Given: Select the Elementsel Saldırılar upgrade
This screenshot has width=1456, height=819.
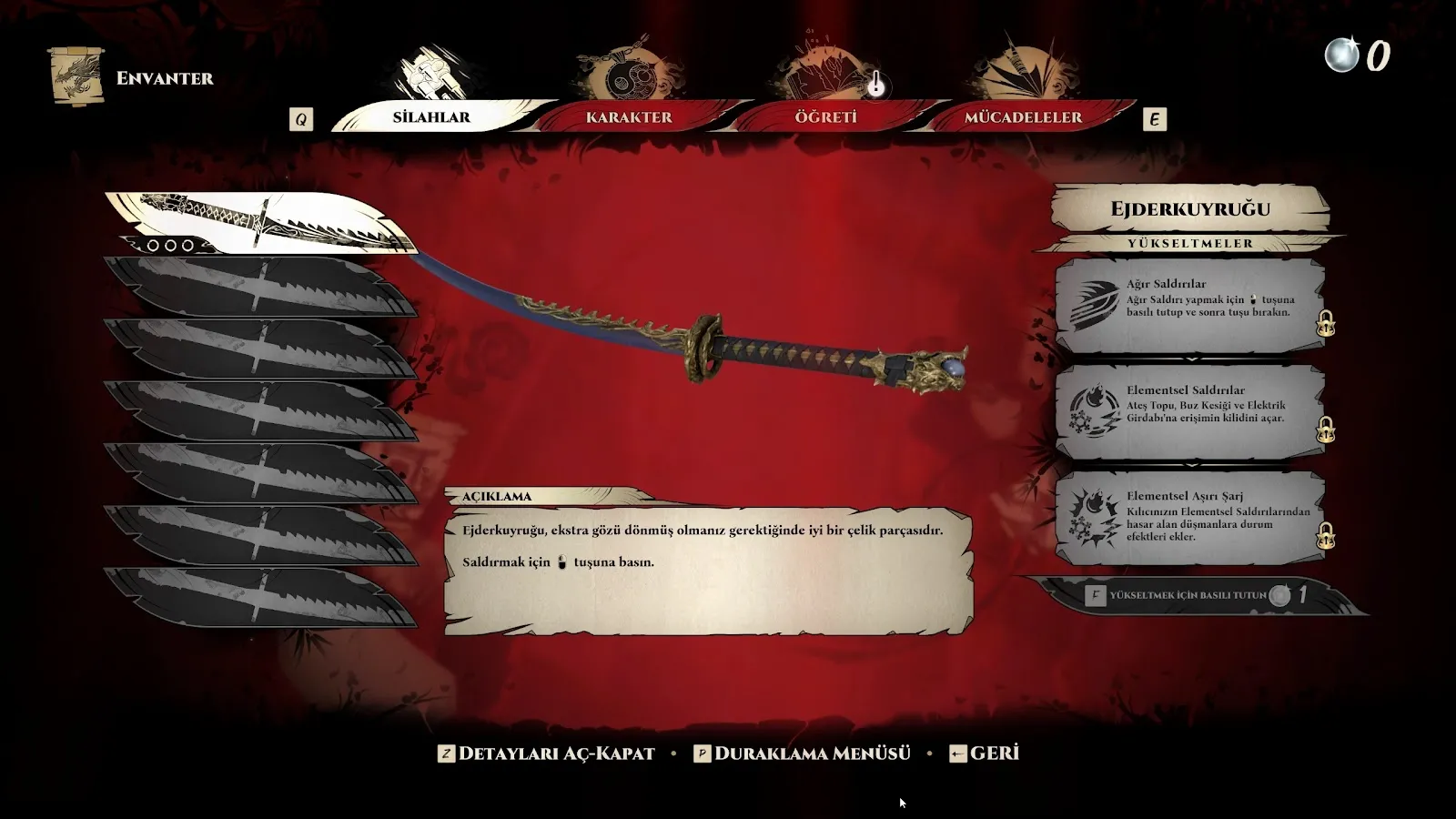Looking at the screenshot, I should click(1189, 411).
